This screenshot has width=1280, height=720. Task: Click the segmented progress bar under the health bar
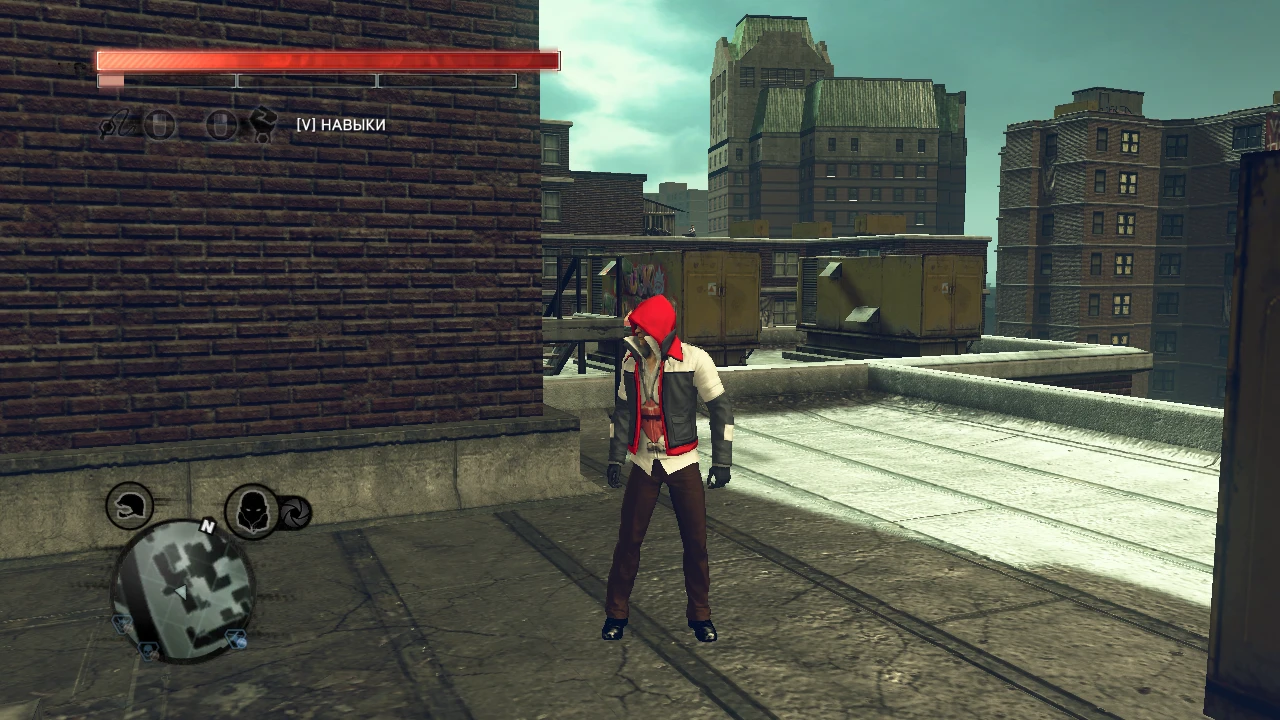pos(305,80)
